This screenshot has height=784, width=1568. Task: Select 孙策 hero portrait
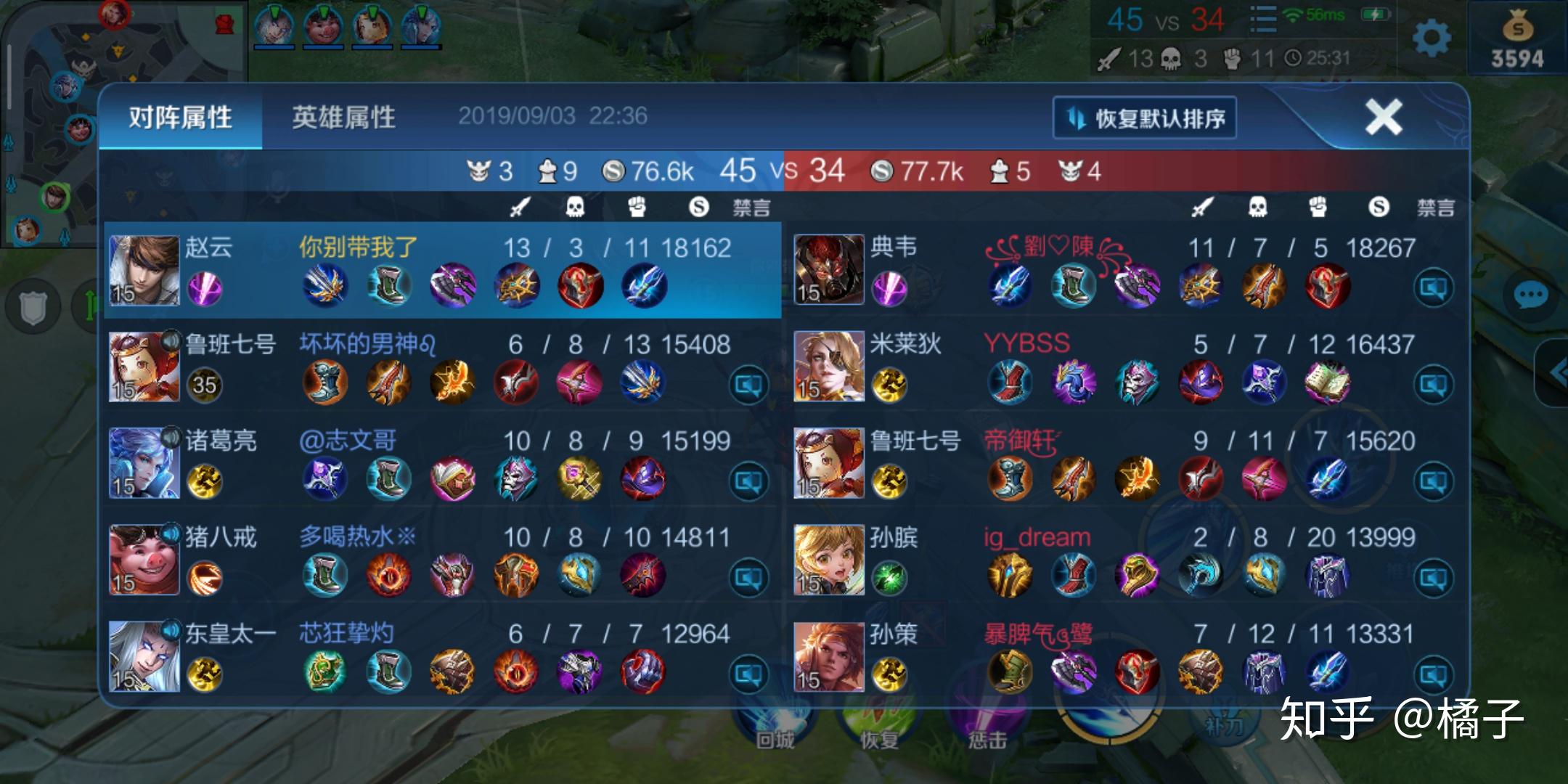pos(828,656)
